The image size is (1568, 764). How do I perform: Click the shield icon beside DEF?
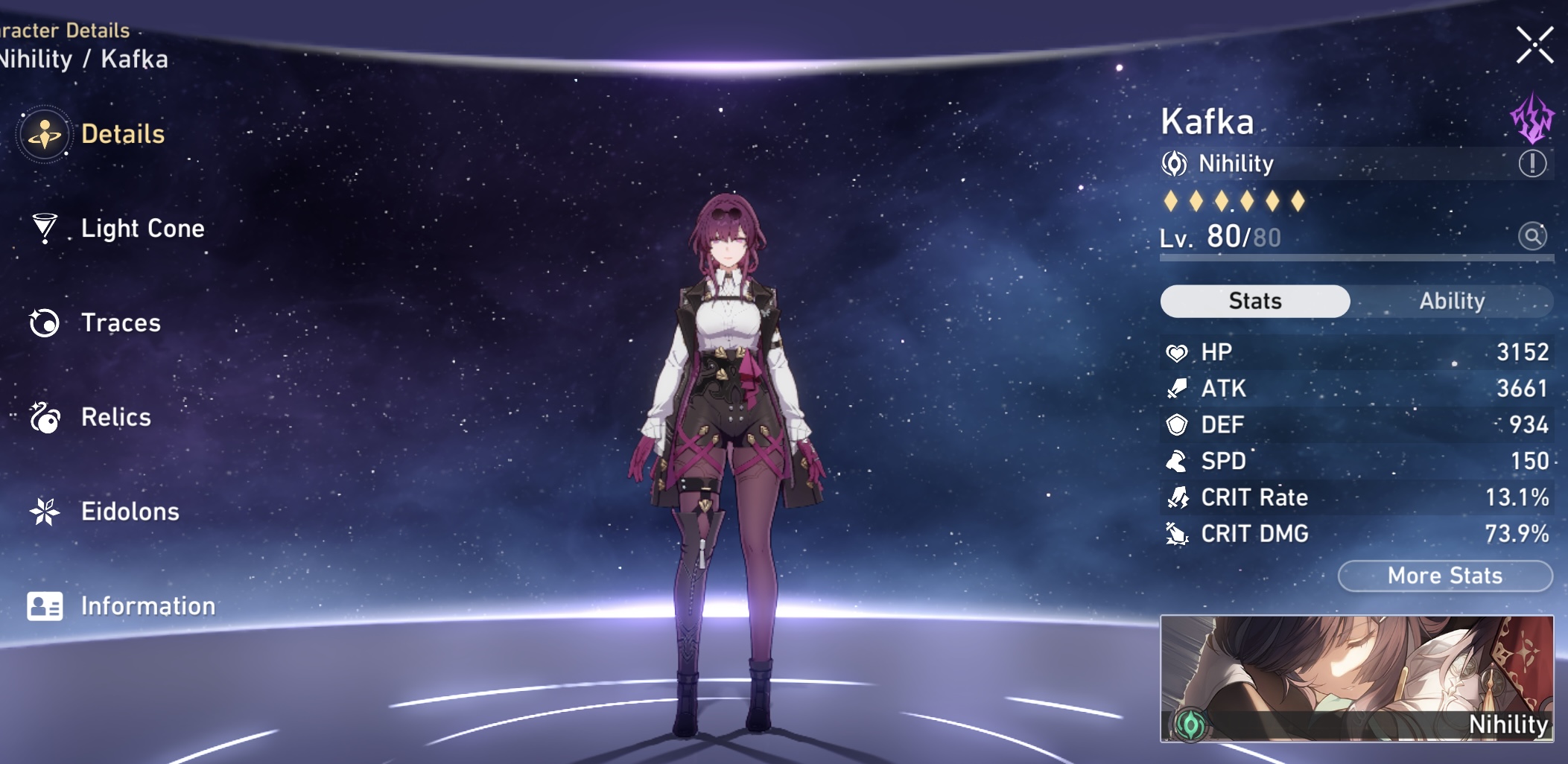pos(1178,424)
